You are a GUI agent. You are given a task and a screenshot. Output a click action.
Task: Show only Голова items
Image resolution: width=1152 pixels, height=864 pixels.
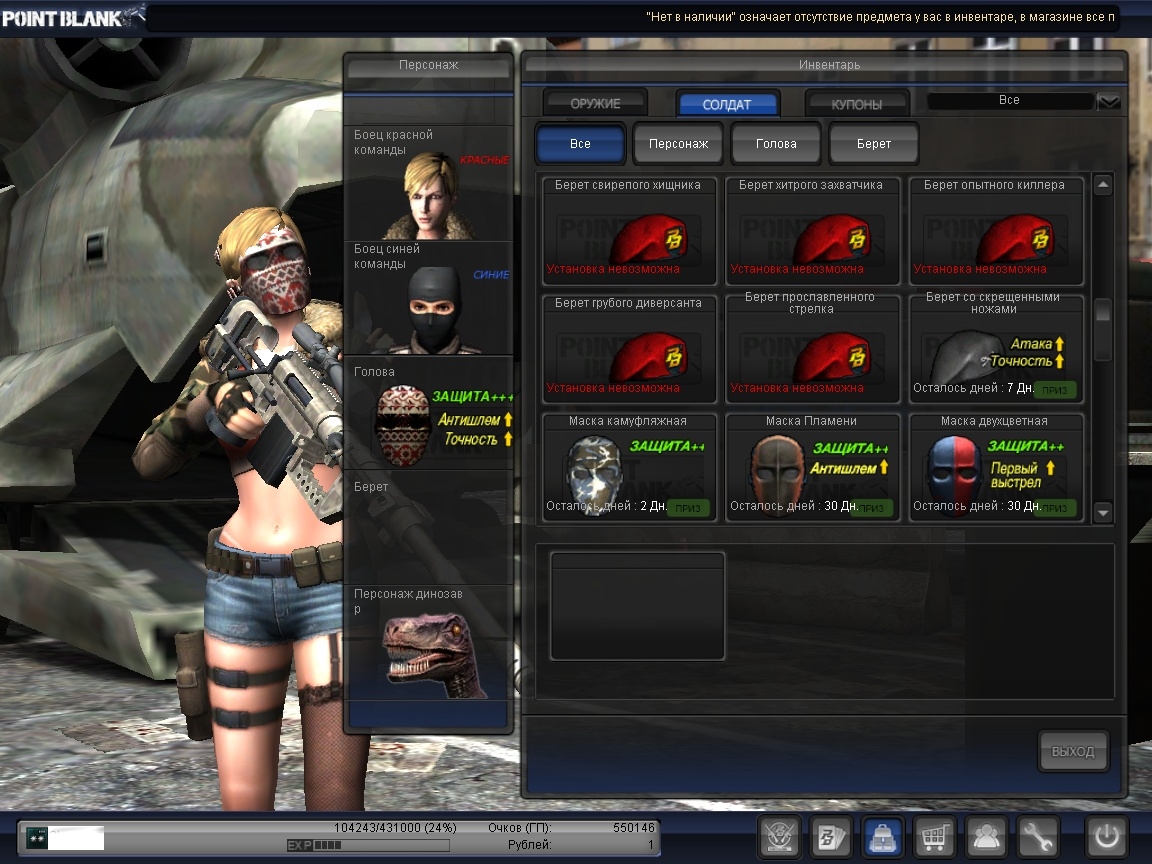[x=776, y=143]
